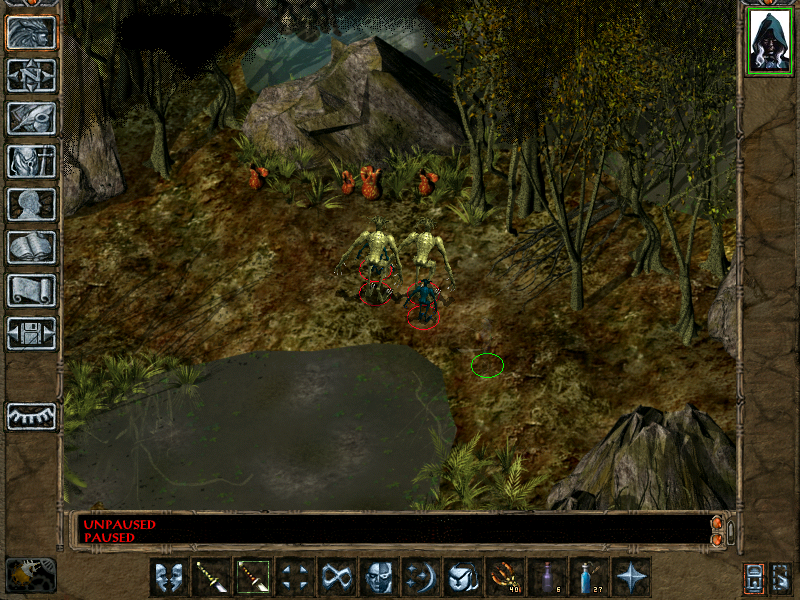Equip the first sword weapon slot
This screenshot has width=800, height=600.
[x=211, y=577]
